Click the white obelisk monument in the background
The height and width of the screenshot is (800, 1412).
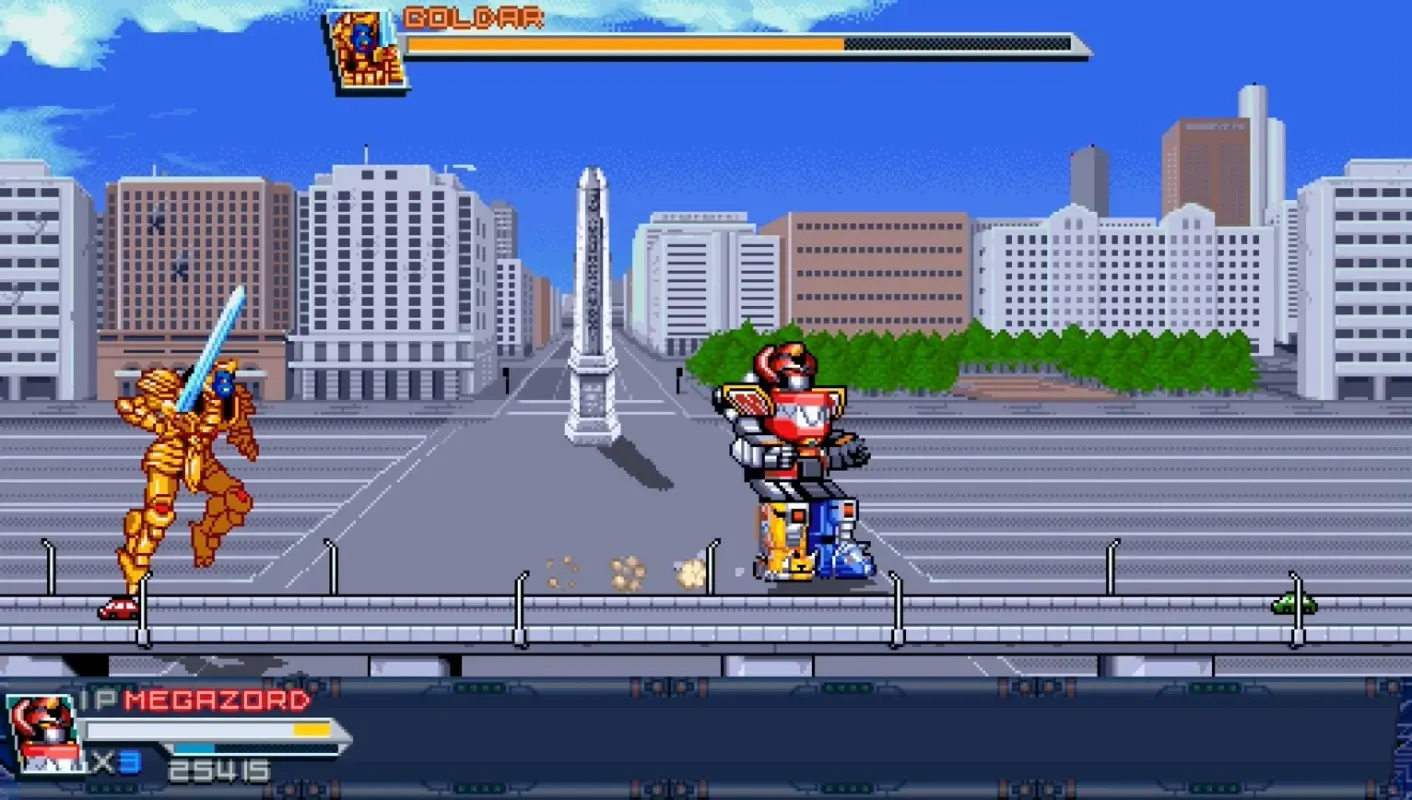point(592,300)
